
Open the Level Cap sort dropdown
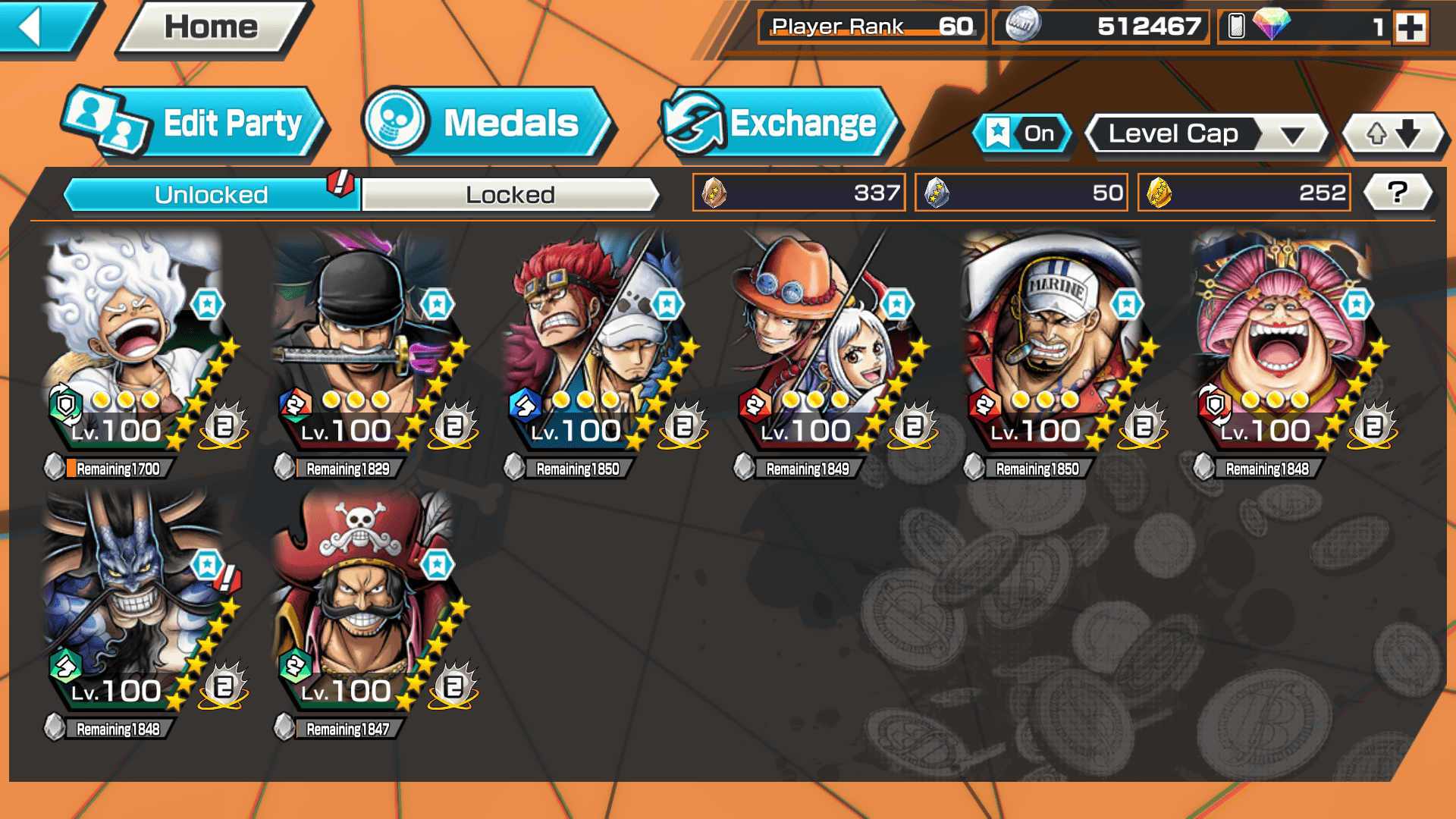point(1206,134)
